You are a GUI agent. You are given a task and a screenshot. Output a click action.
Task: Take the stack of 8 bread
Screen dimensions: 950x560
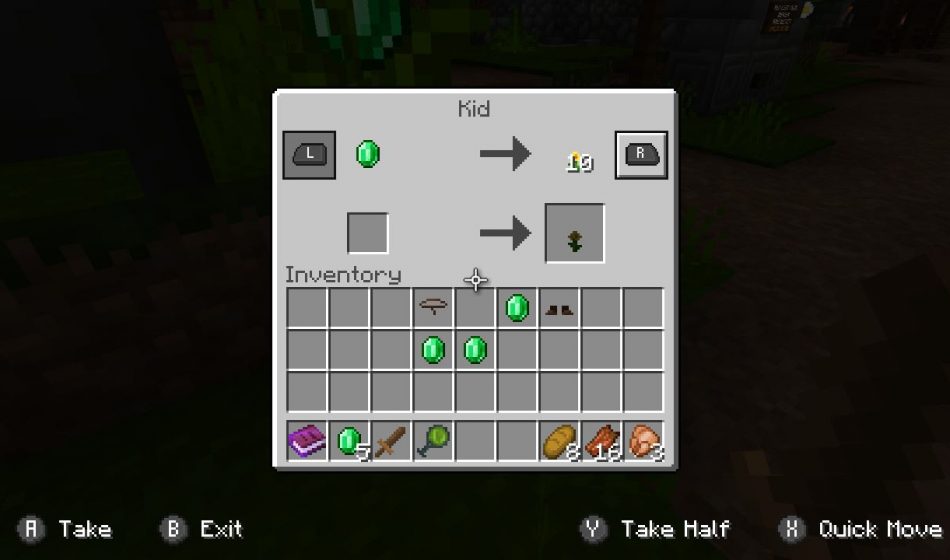(559, 440)
